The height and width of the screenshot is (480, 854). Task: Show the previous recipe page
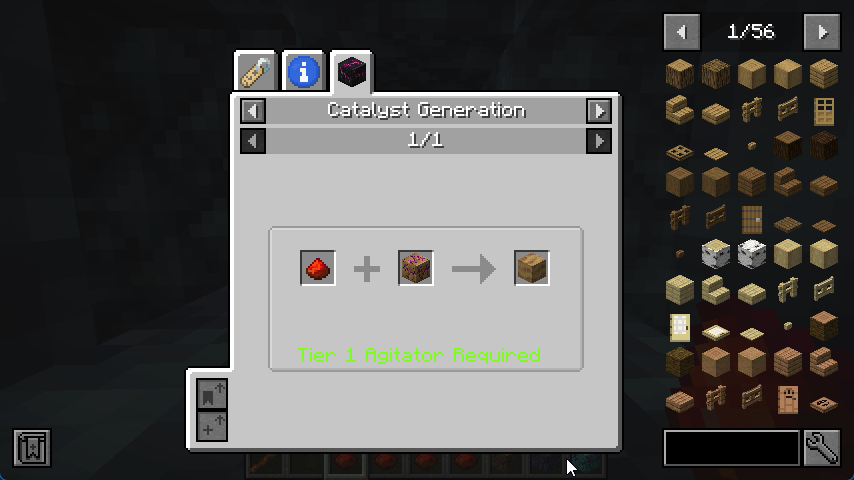(x=254, y=141)
